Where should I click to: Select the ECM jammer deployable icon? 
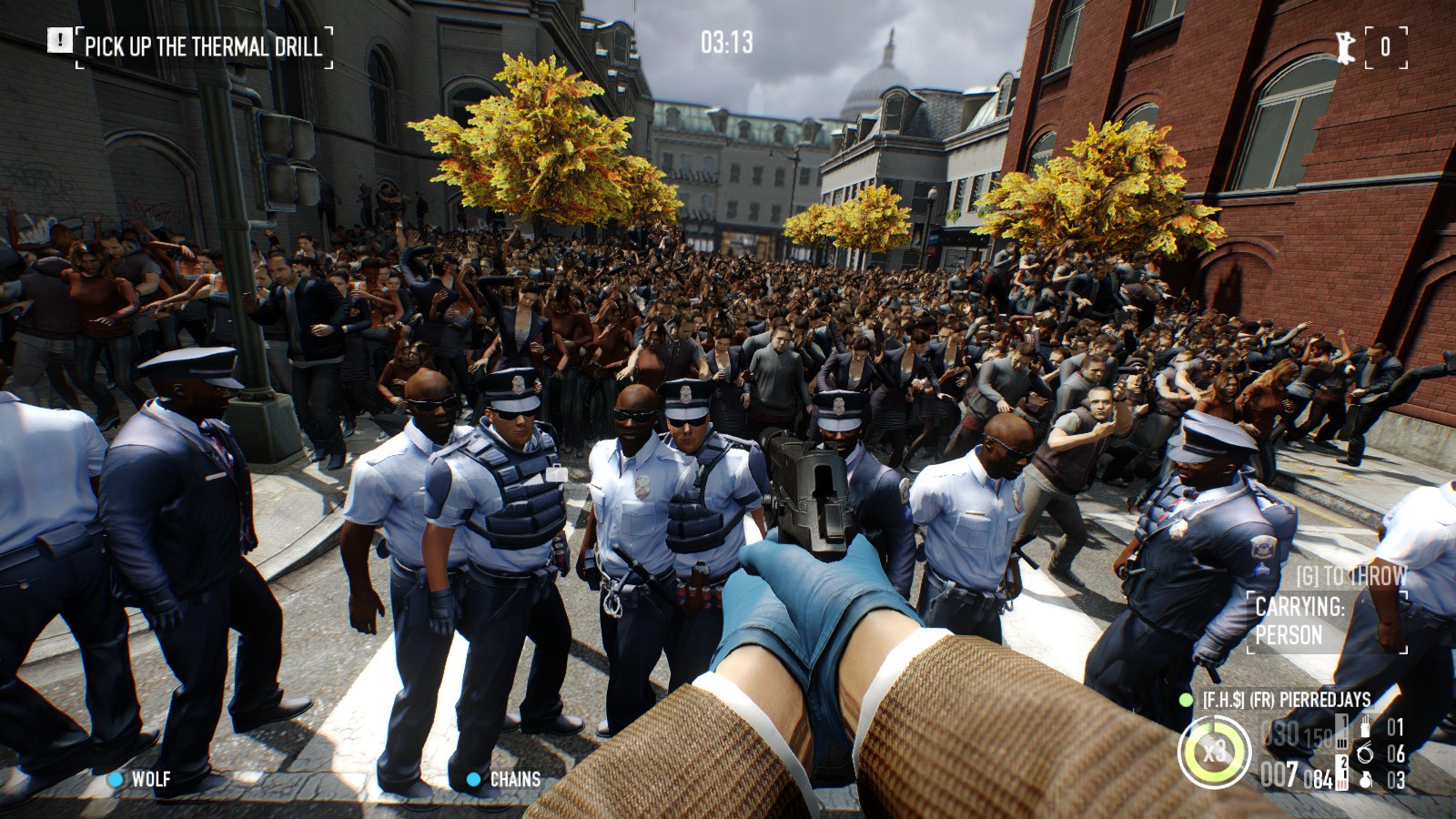tap(1366, 727)
